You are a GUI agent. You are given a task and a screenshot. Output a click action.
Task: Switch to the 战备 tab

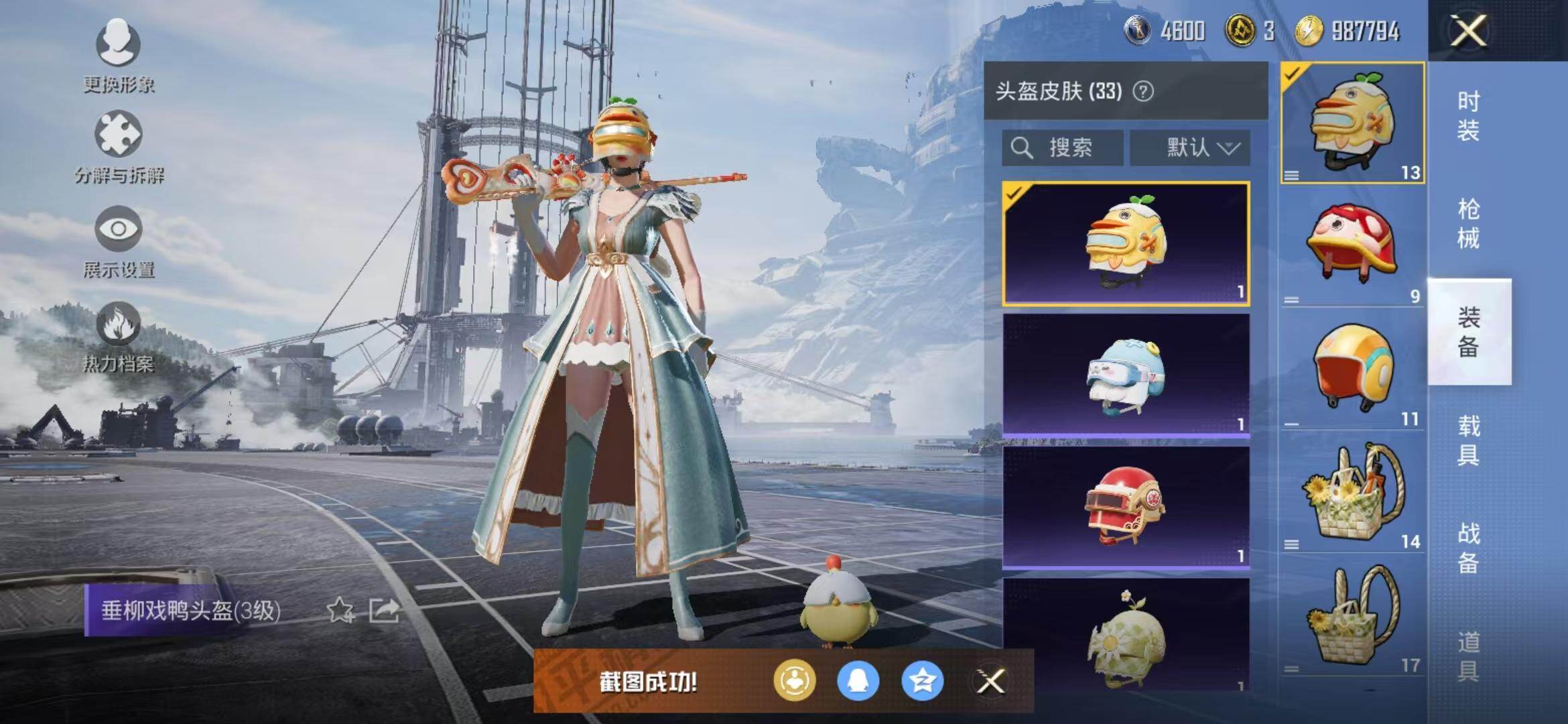[1468, 548]
